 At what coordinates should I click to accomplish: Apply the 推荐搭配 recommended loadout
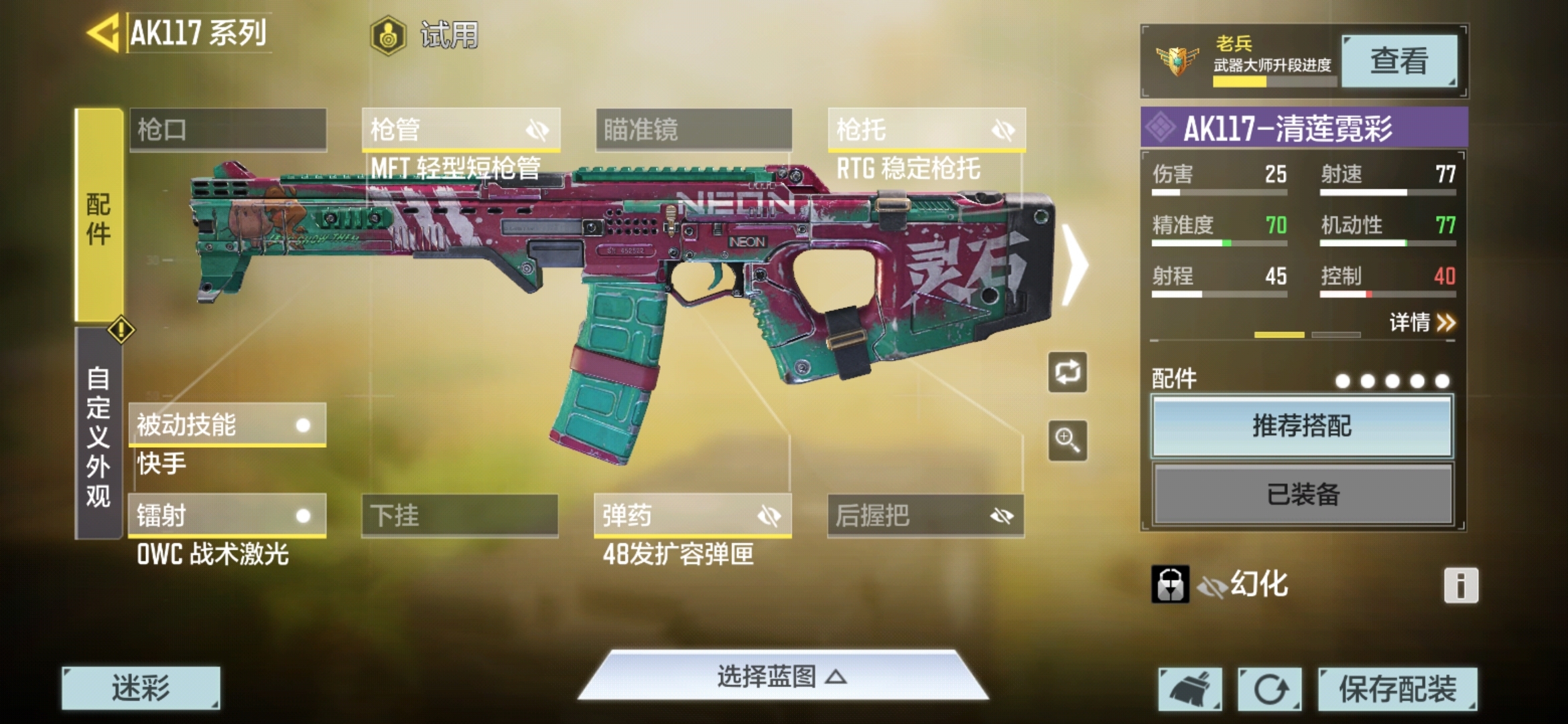1302,426
